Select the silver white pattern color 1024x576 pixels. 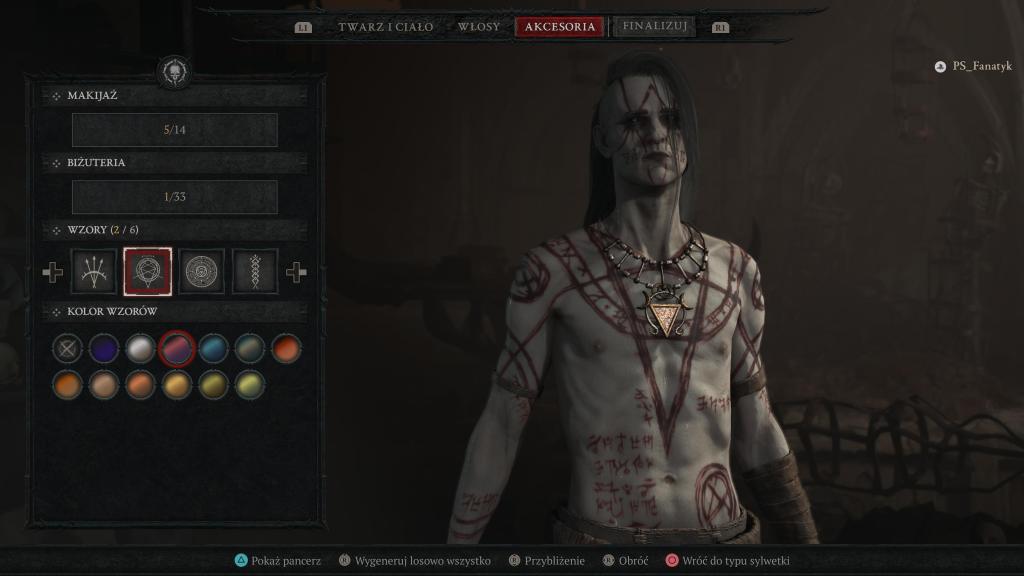[x=140, y=348]
